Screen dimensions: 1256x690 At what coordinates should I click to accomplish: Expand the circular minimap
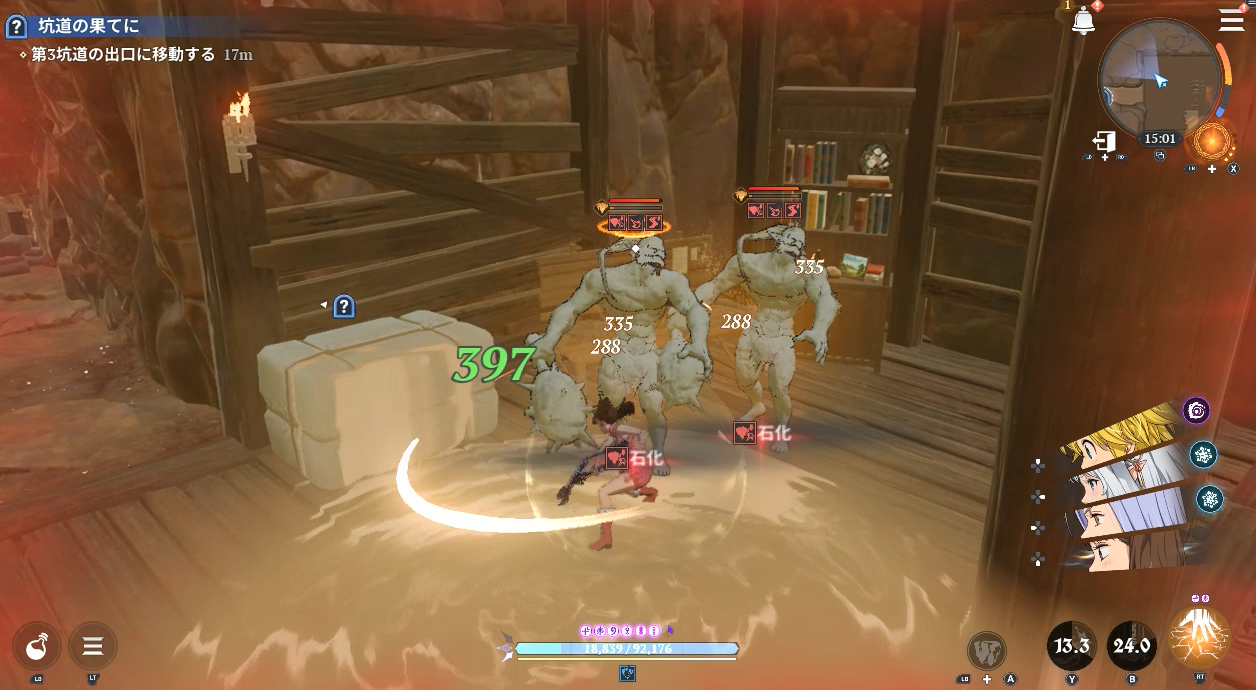[x=1159, y=81]
